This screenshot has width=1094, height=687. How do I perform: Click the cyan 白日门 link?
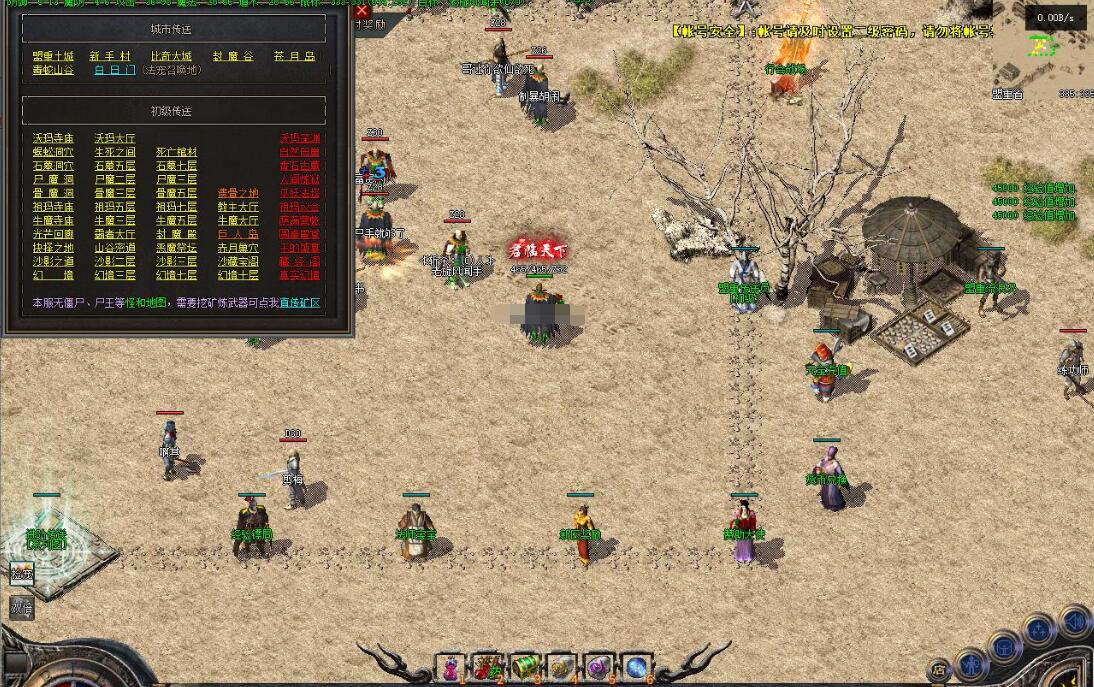click(x=115, y=71)
